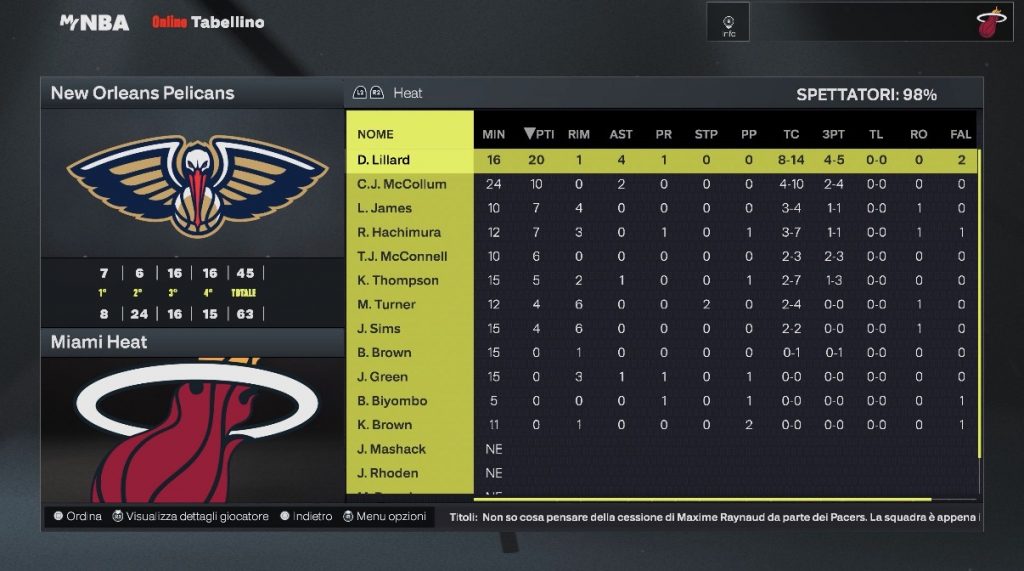
Task: Select T.J. McConnell row
Action: tap(402, 256)
